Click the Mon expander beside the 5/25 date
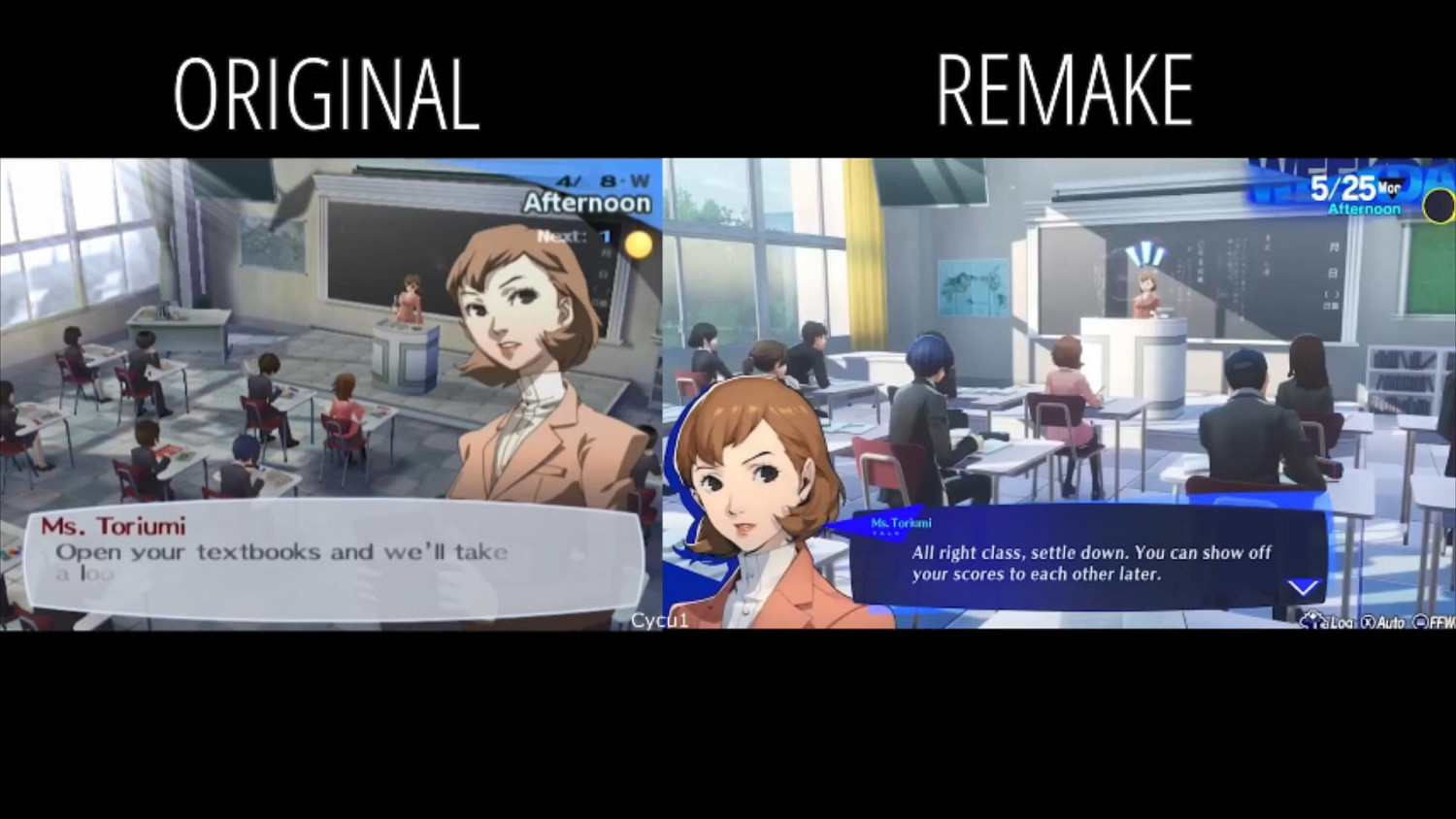Image resolution: width=1456 pixels, height=819 pixels. tap(1390, 187)
